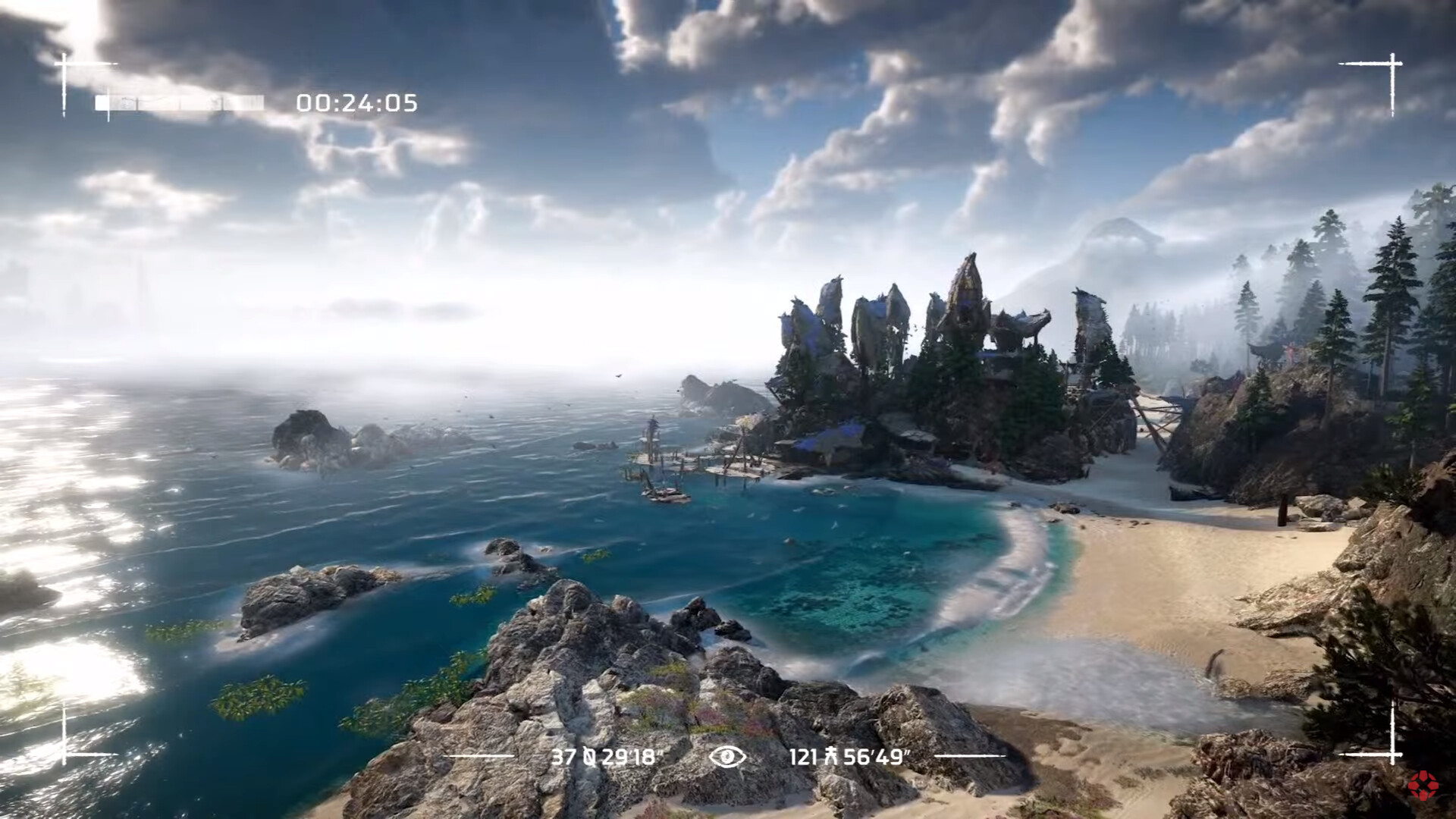This screenshot has width=1456, height=819.
Task: Click the red IGN logo watermark
Action: tap(1423, 785)
